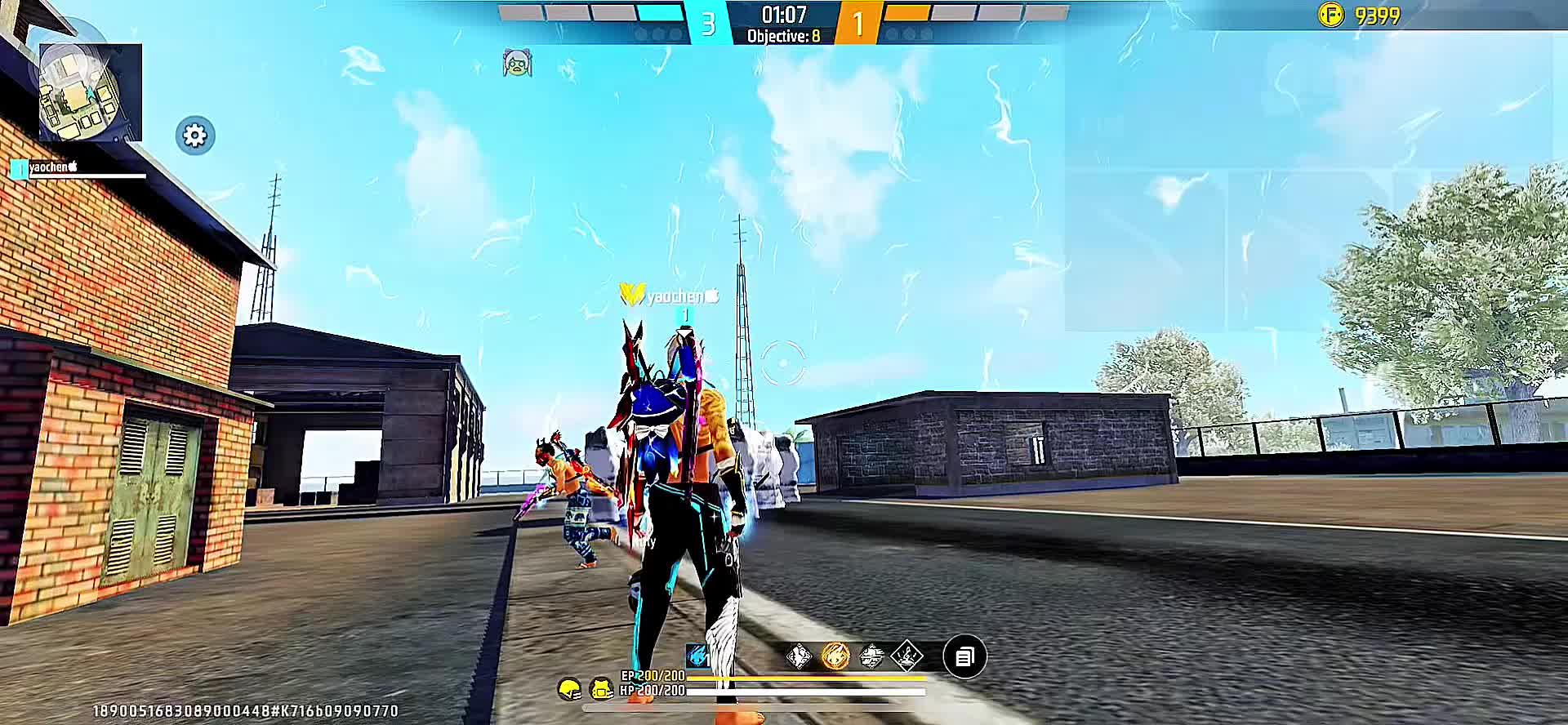
Task: Open the settings gear menu
Action: 195,136
